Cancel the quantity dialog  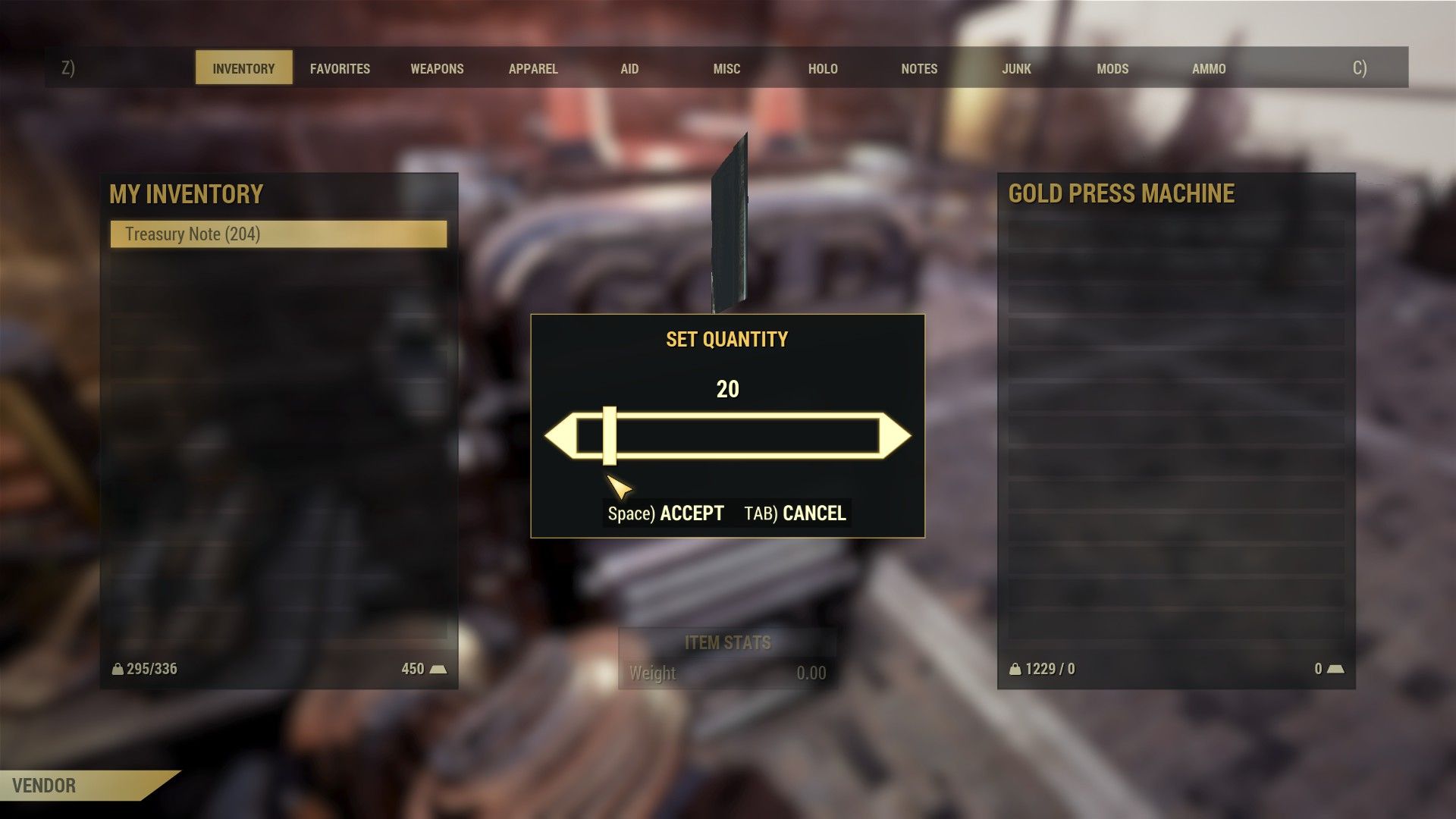[795, 513]
